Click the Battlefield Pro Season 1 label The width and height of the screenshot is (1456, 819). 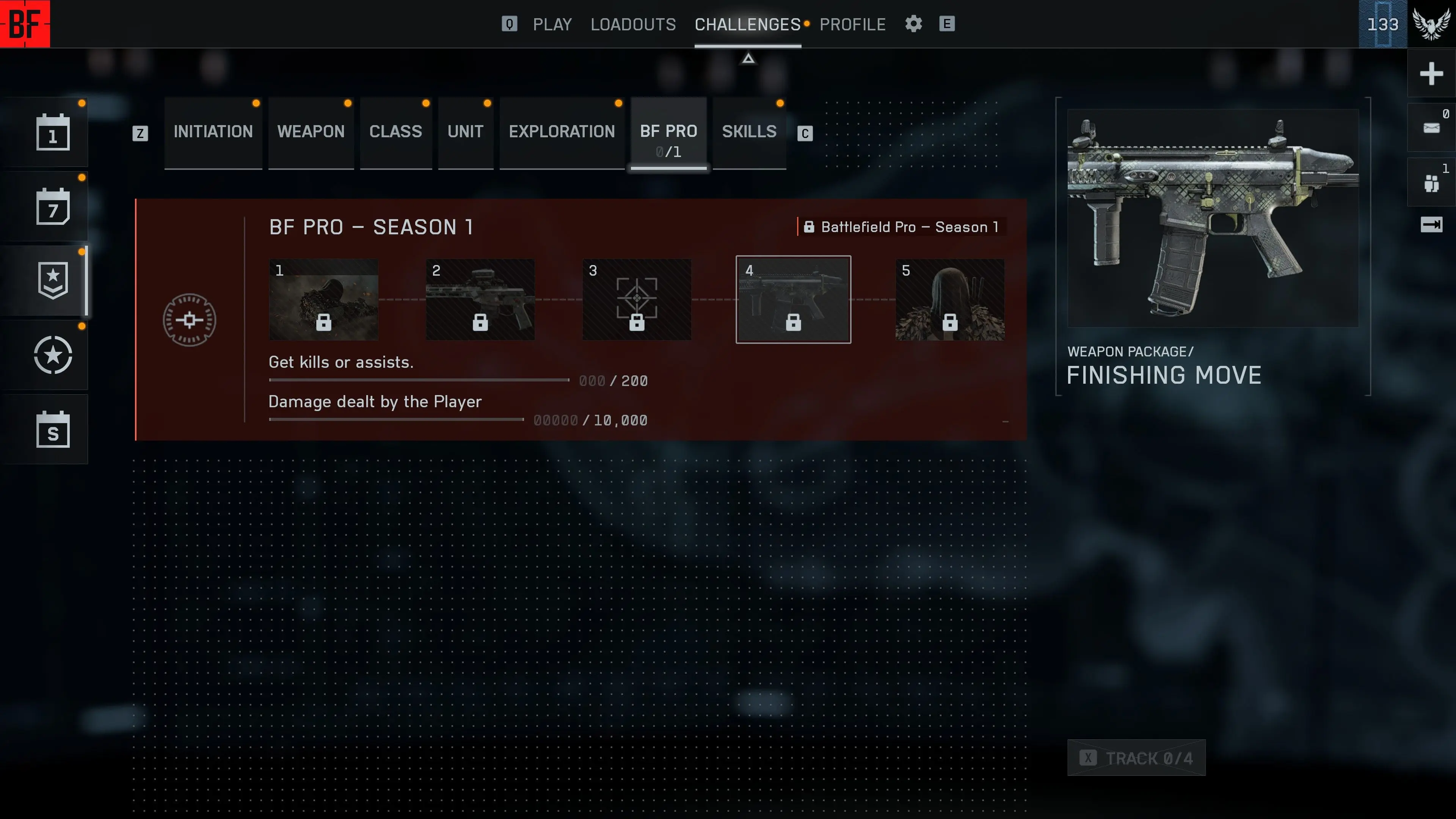click(x=901, y=227)
